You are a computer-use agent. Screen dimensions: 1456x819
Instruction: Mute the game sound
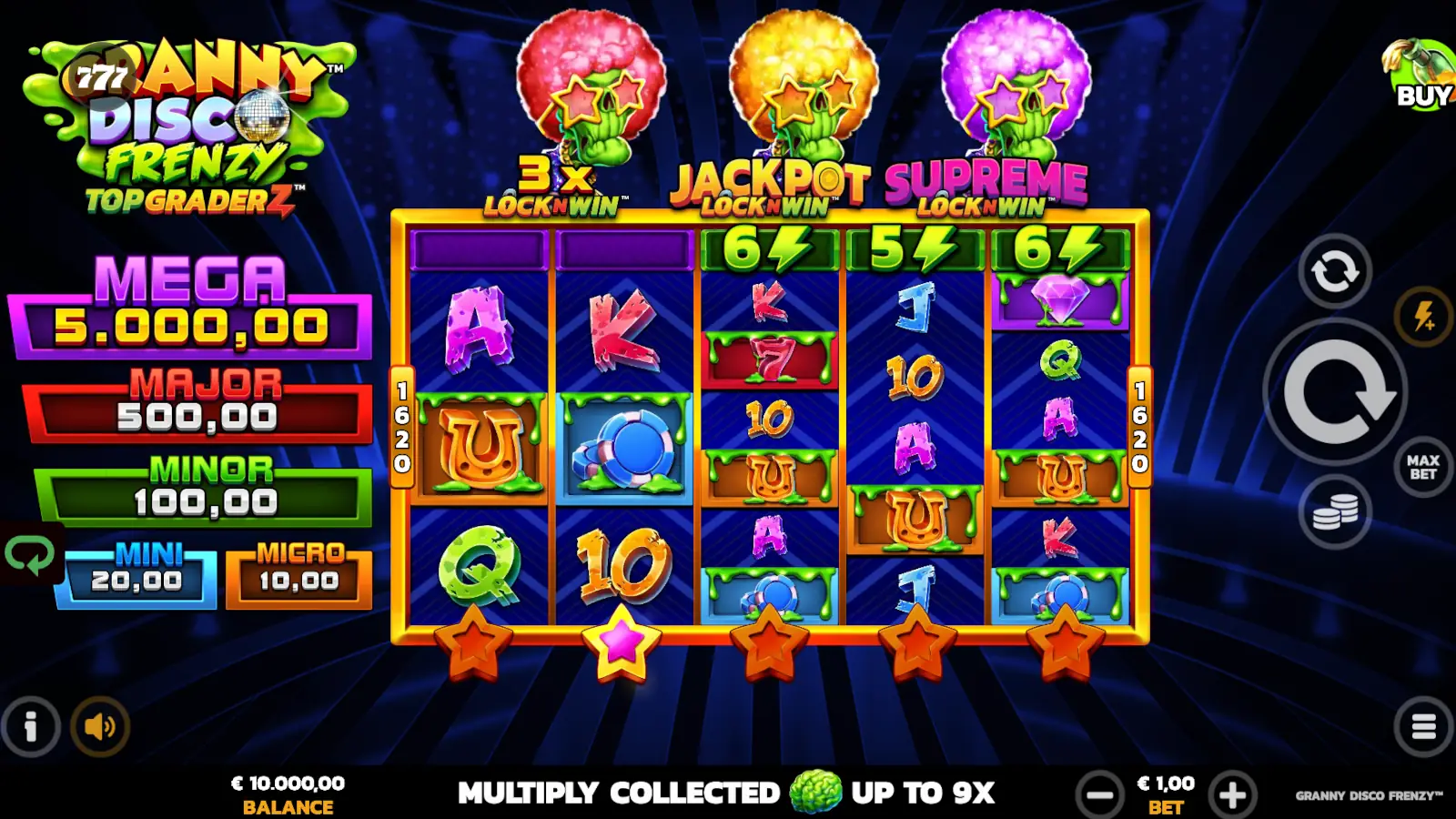coord(100,726)
